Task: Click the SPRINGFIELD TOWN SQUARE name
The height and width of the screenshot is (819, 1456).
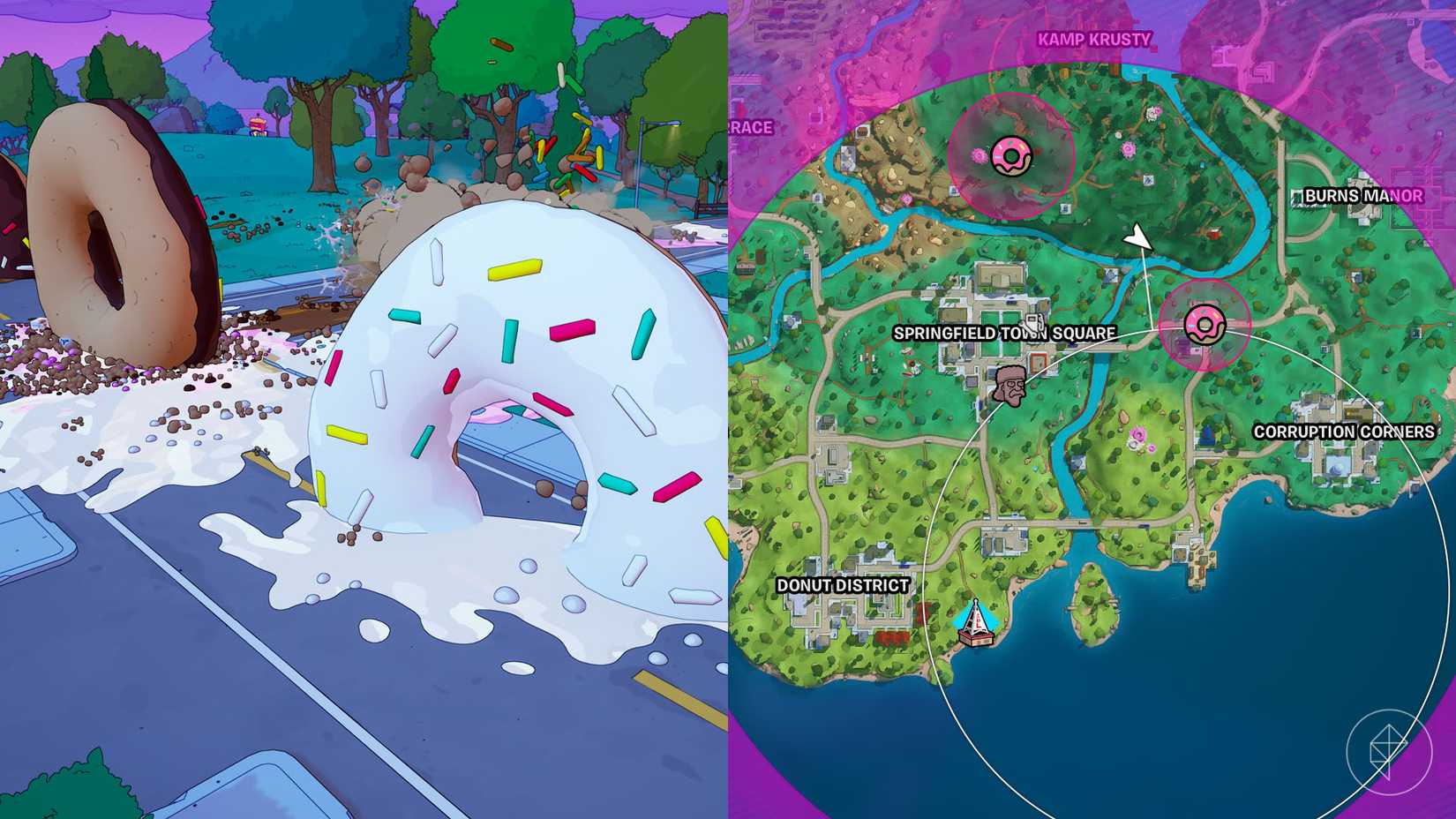Action: [1006, 334]
